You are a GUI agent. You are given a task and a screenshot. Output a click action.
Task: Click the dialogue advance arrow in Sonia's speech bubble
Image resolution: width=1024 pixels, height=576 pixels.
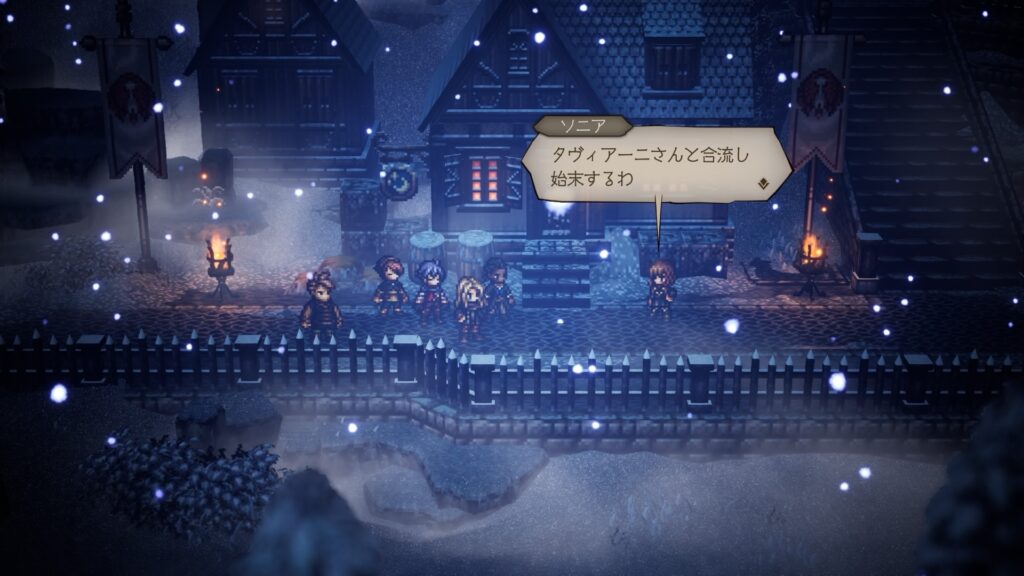tap(764, 183)
